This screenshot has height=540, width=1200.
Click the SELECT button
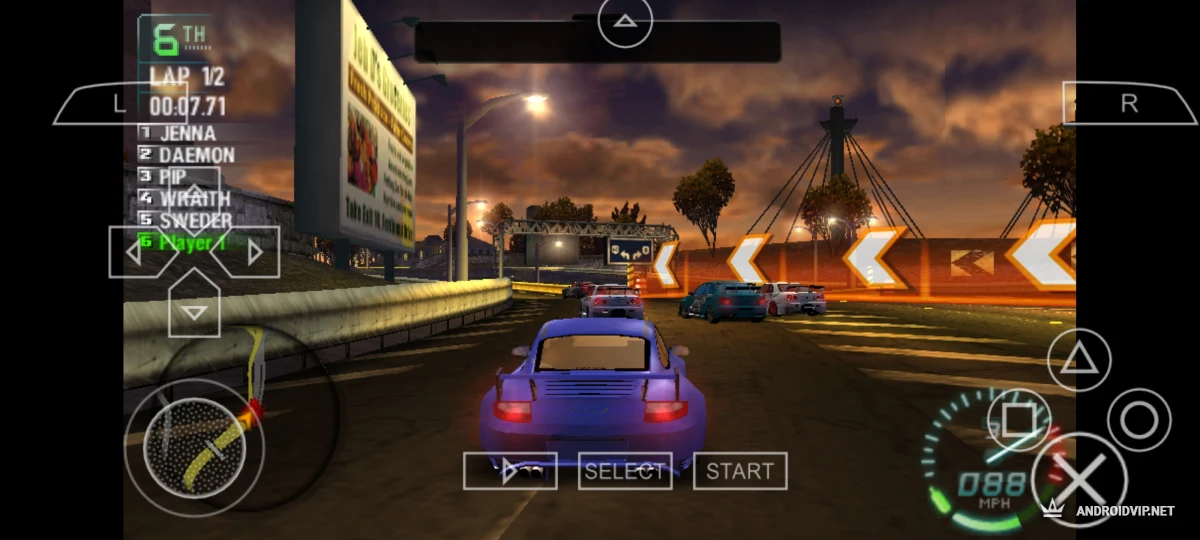tap(625, 471)
